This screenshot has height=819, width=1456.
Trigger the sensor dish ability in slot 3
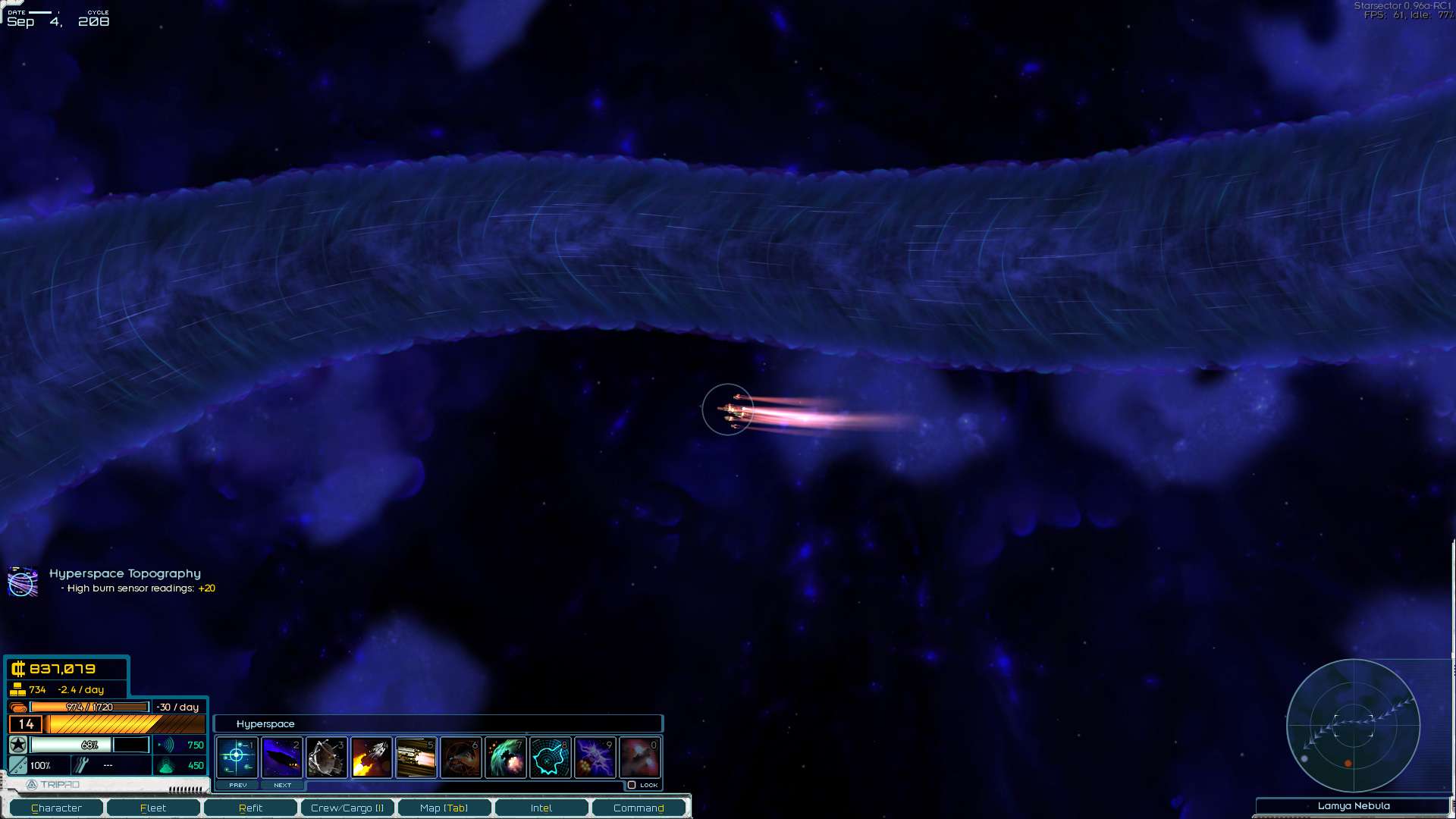pyautogui.click(x=327, y=757)
